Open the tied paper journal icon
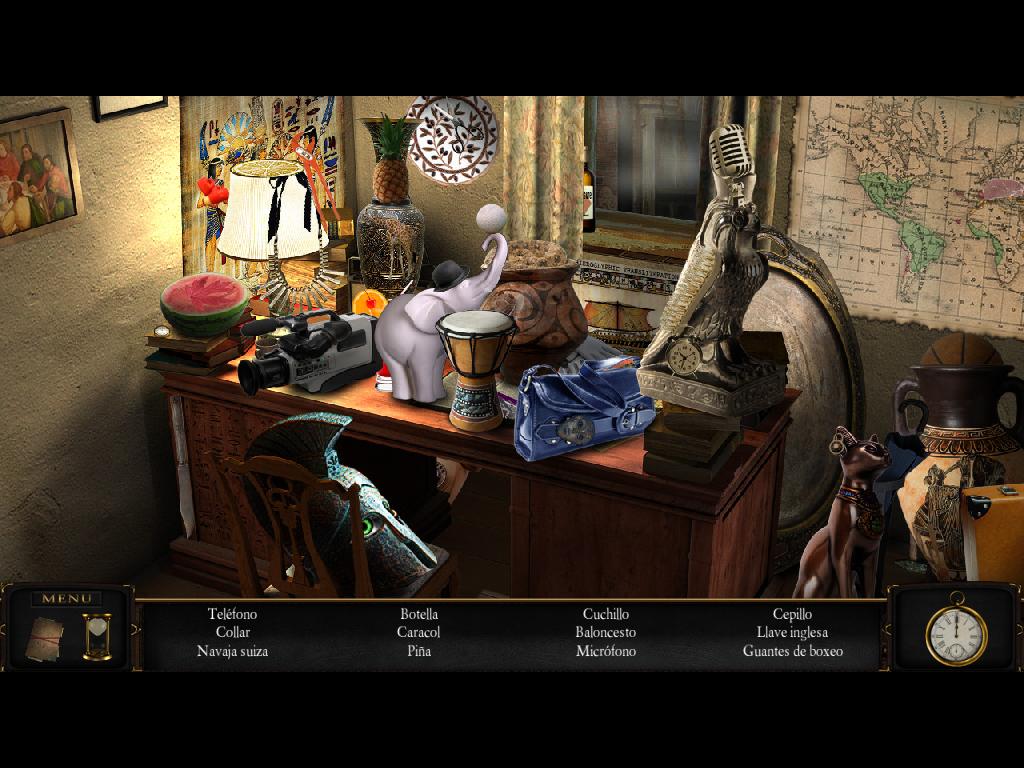Screen dimensions: 1024x768 (x=45, y=635)
